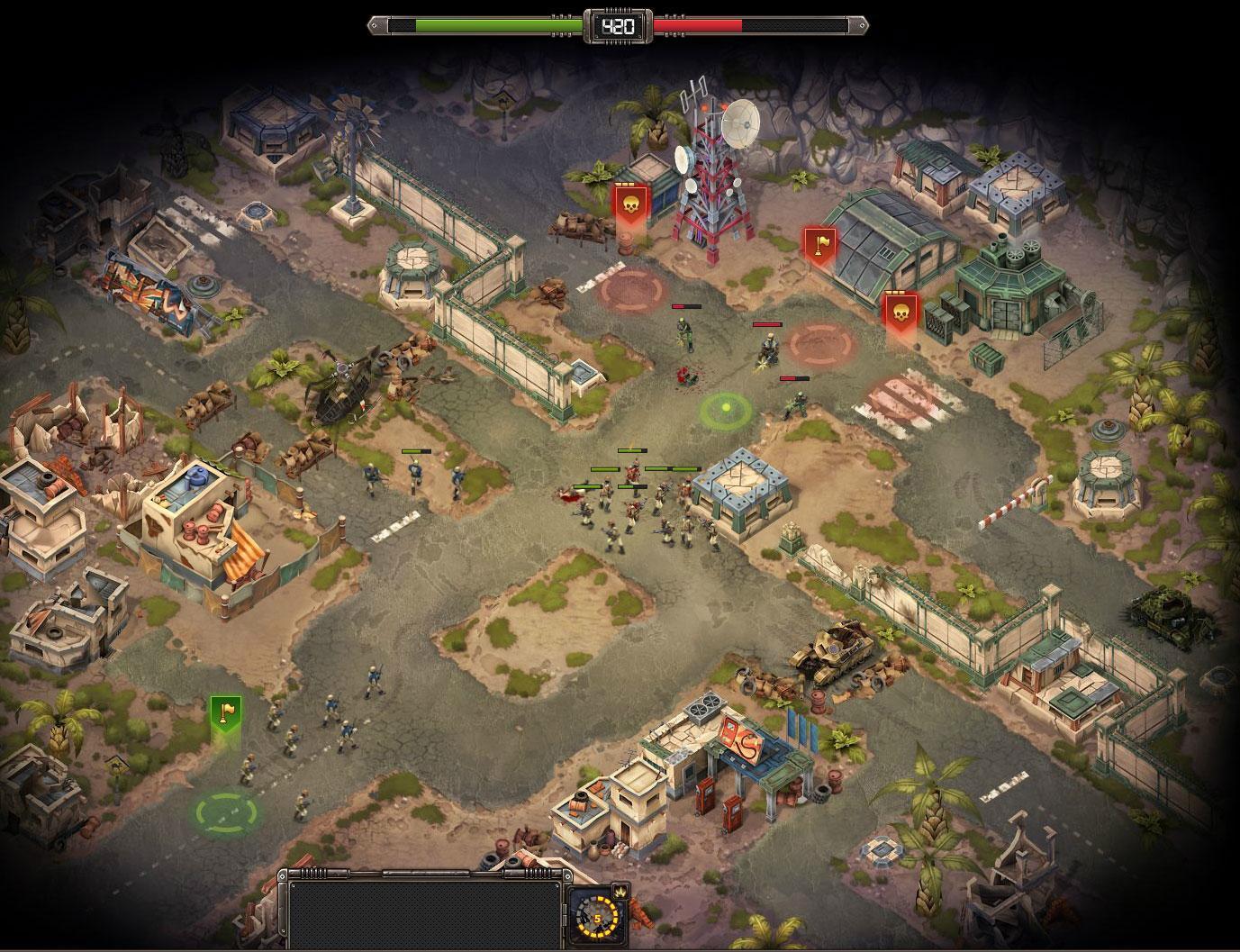Click the small gold emblem above the circular timer
Viewport: 1240px width, 952px height.
[620, 891]
